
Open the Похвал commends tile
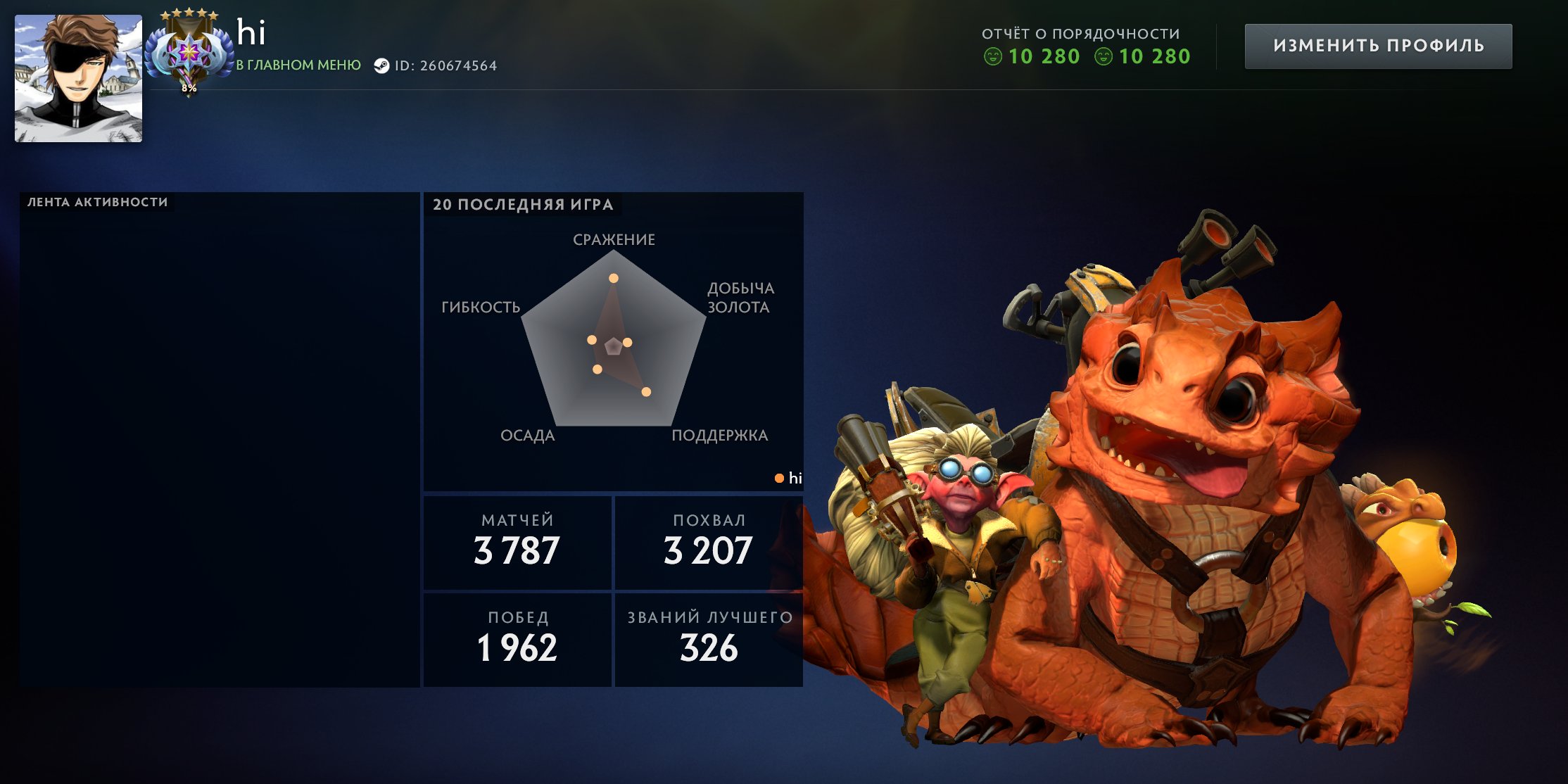709,543
